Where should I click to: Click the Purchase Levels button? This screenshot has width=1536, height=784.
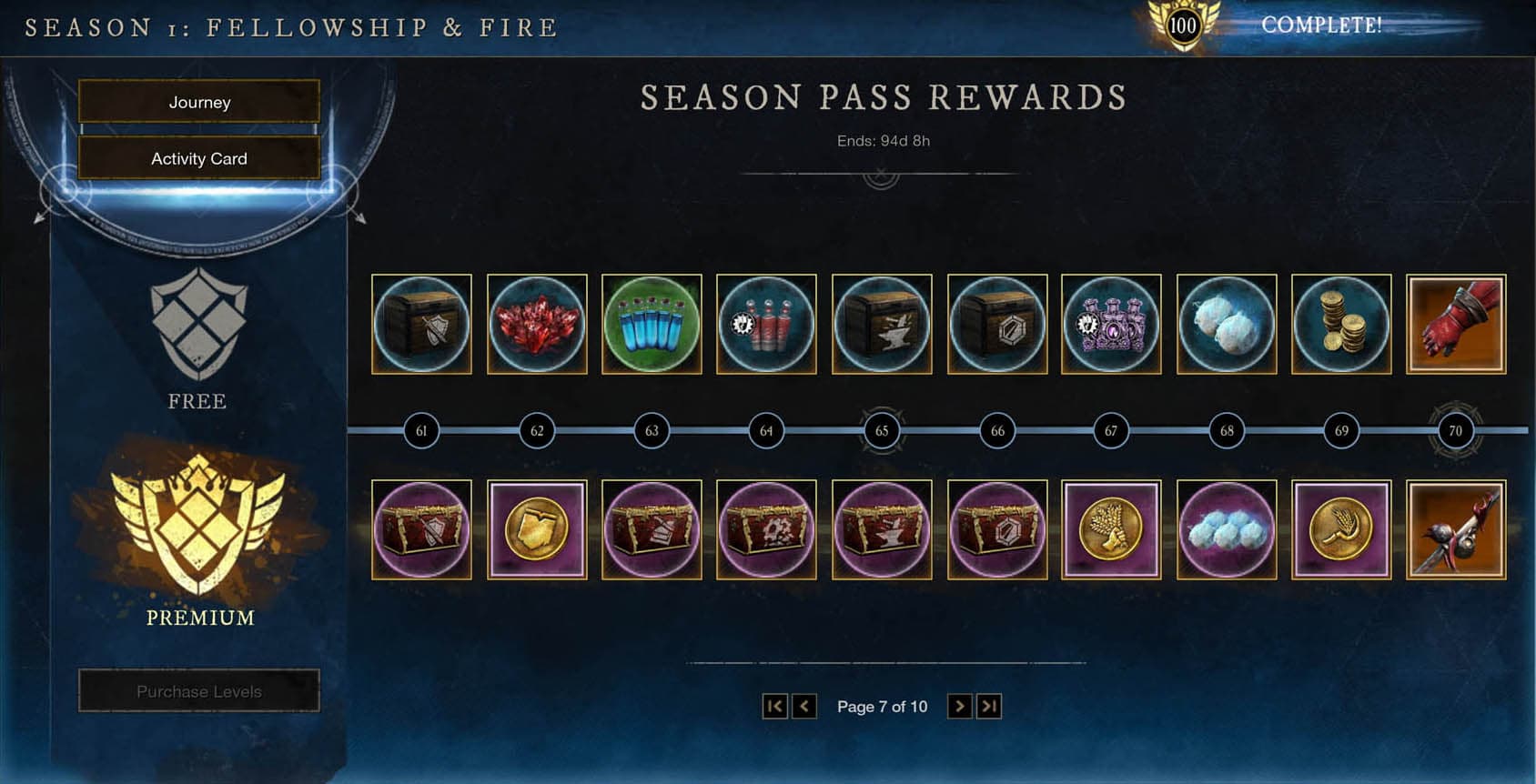click(198, 690)
